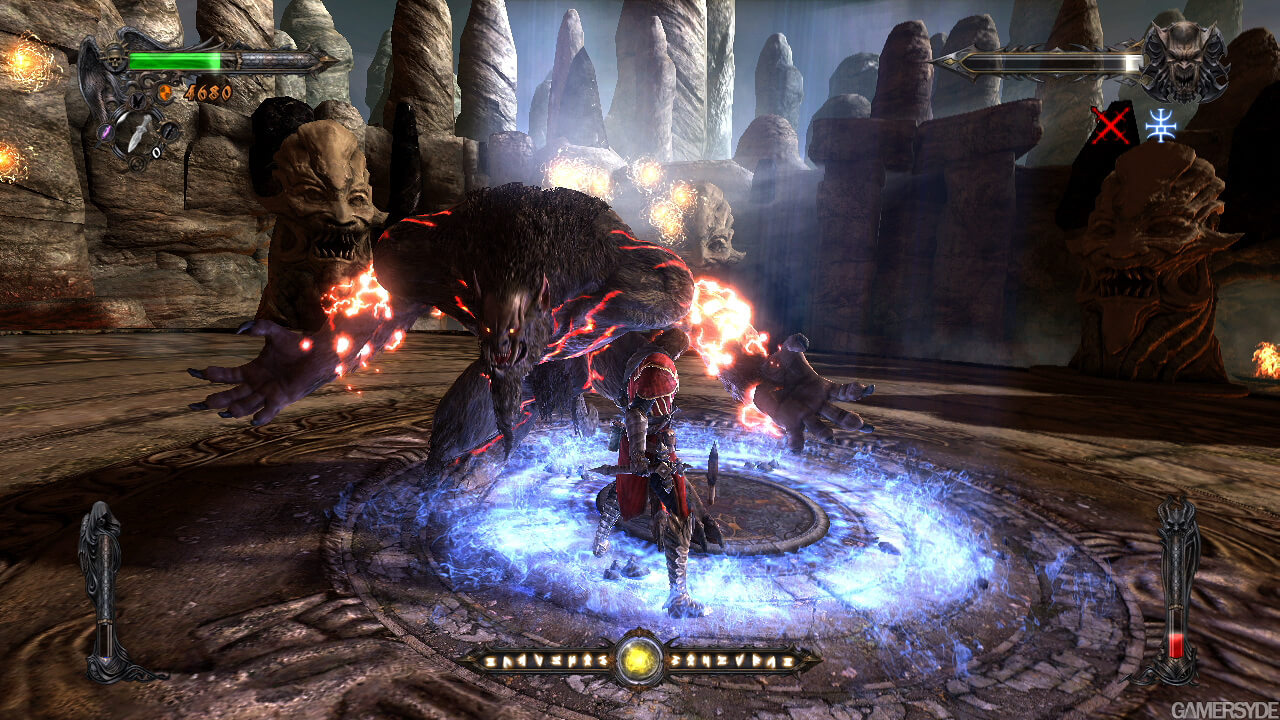1280x720 pixels.
Task: Click the crow/raven icon above the dagger wheel
Action: [137, 101]
